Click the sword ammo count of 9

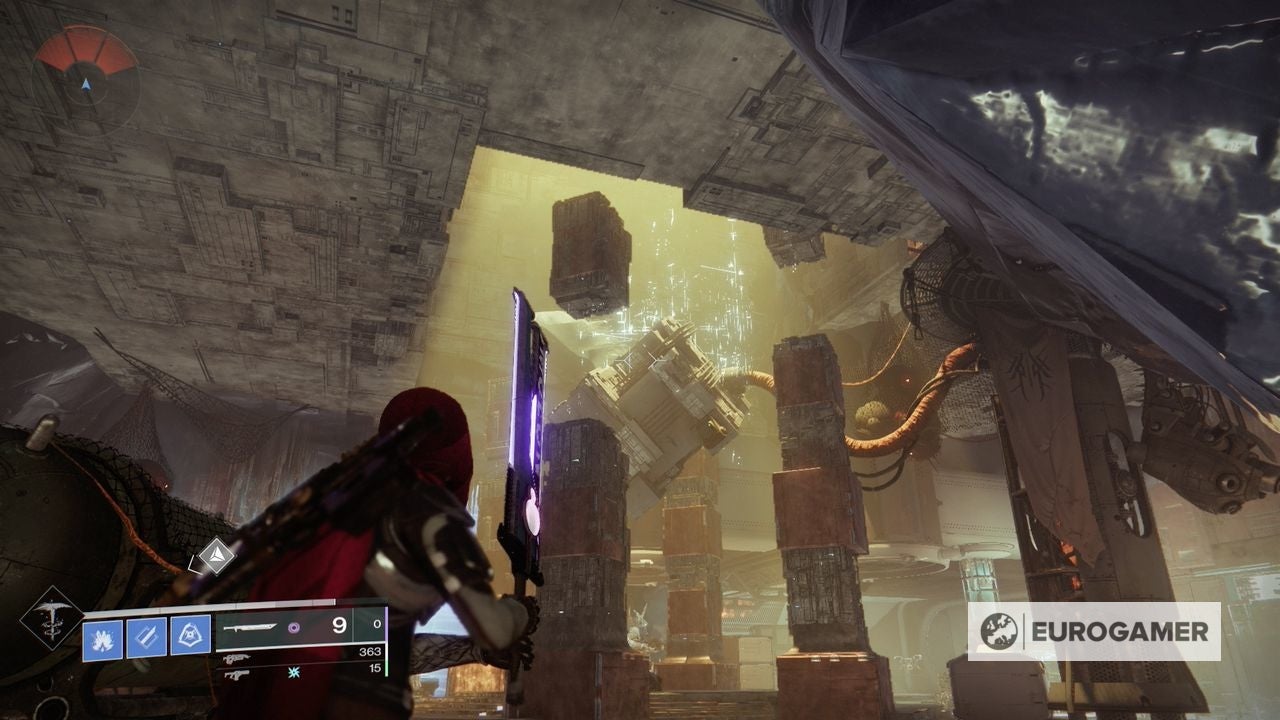[x=339, y=625]
